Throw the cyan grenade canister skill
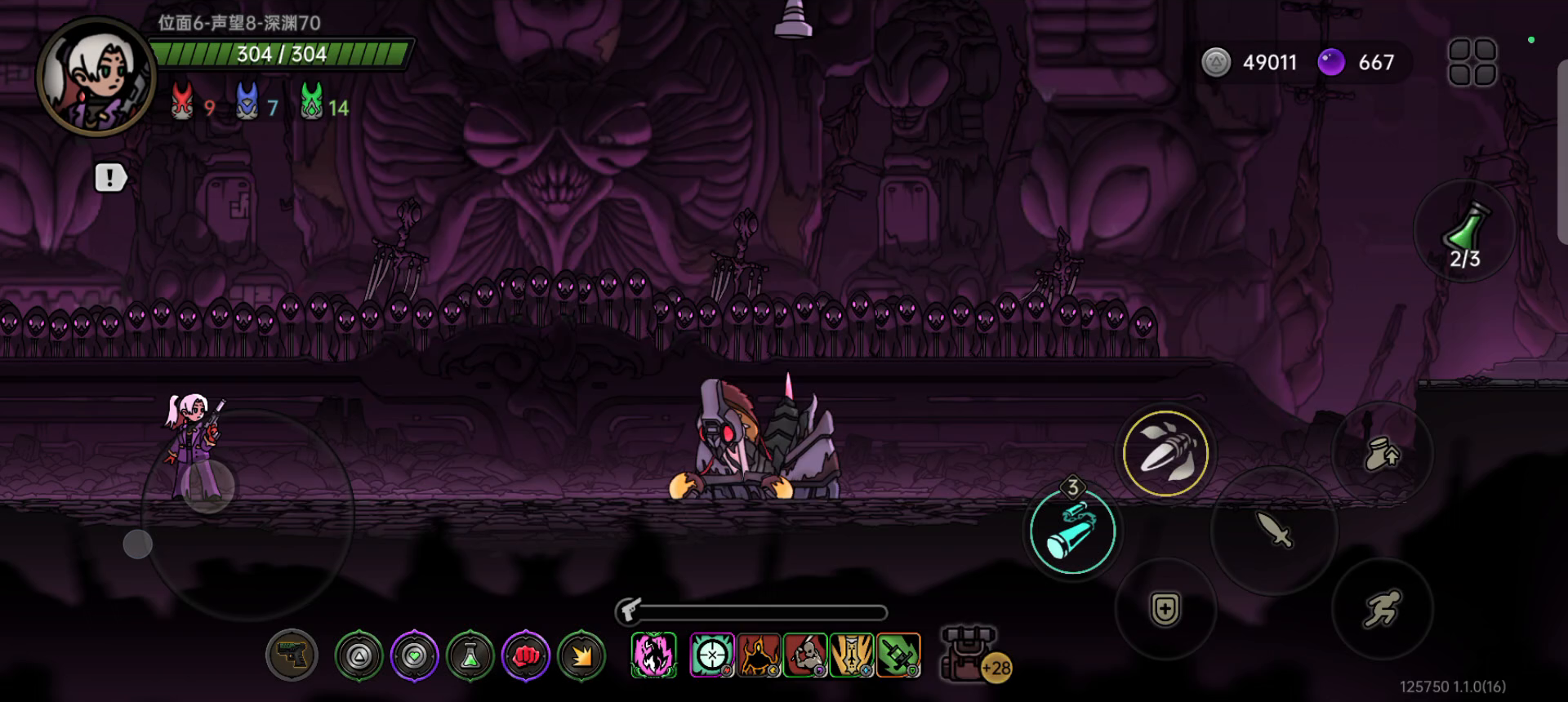Screen dimensions: 1568x702 (1072, 531)
